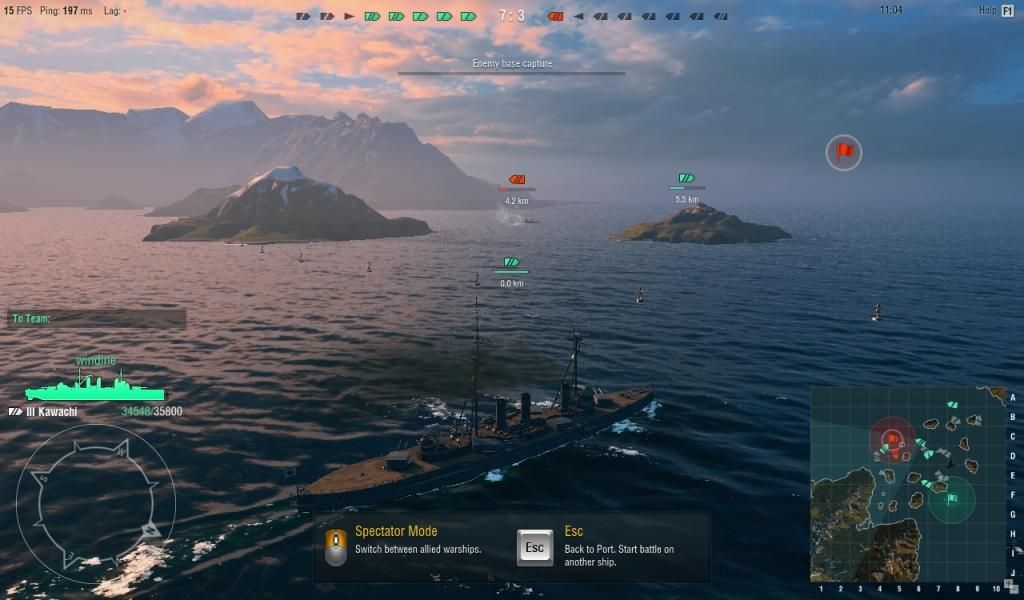Click the green allied base circle on minimap

tap(951, 498)
